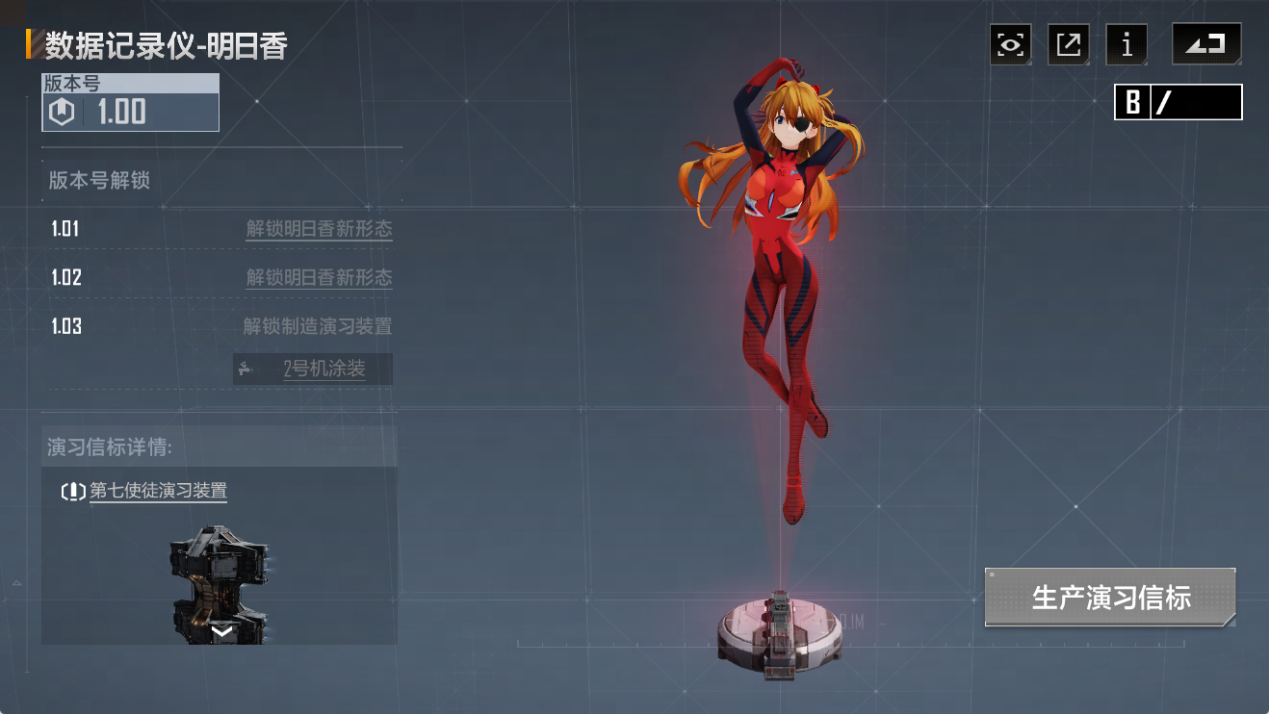Click the 生产演习信标 button
The image size is (1269, 714).
(x=1110, y=598)
